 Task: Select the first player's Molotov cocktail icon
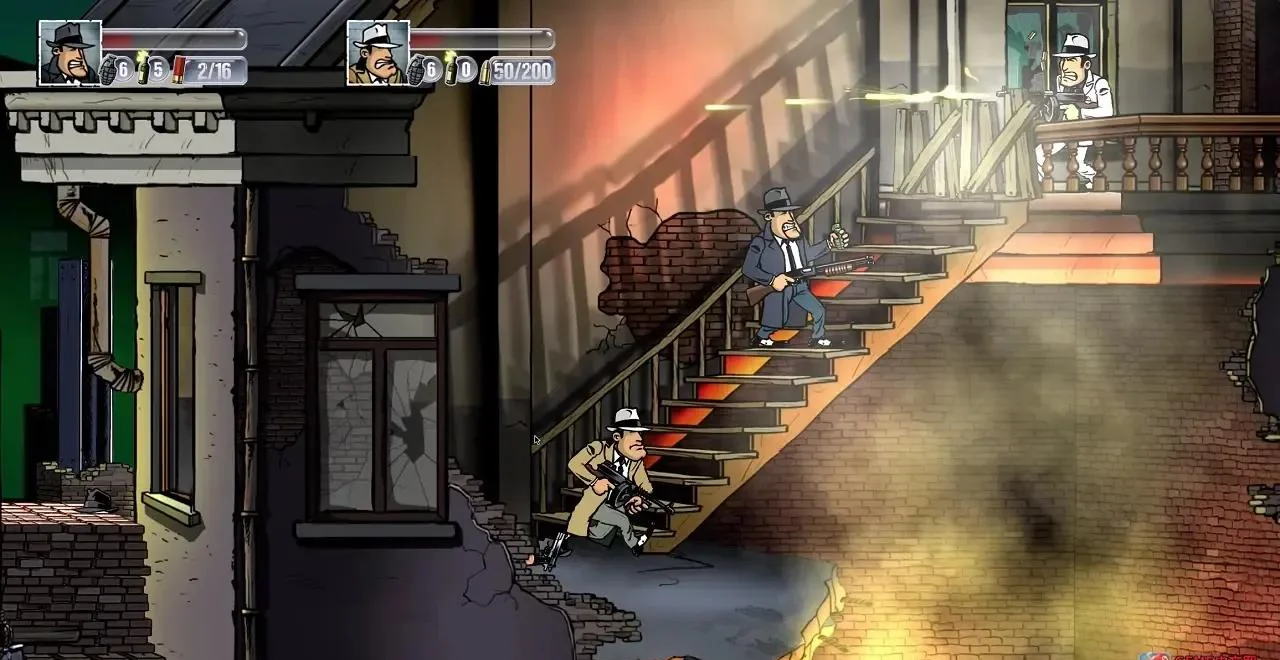coord(143,69)
